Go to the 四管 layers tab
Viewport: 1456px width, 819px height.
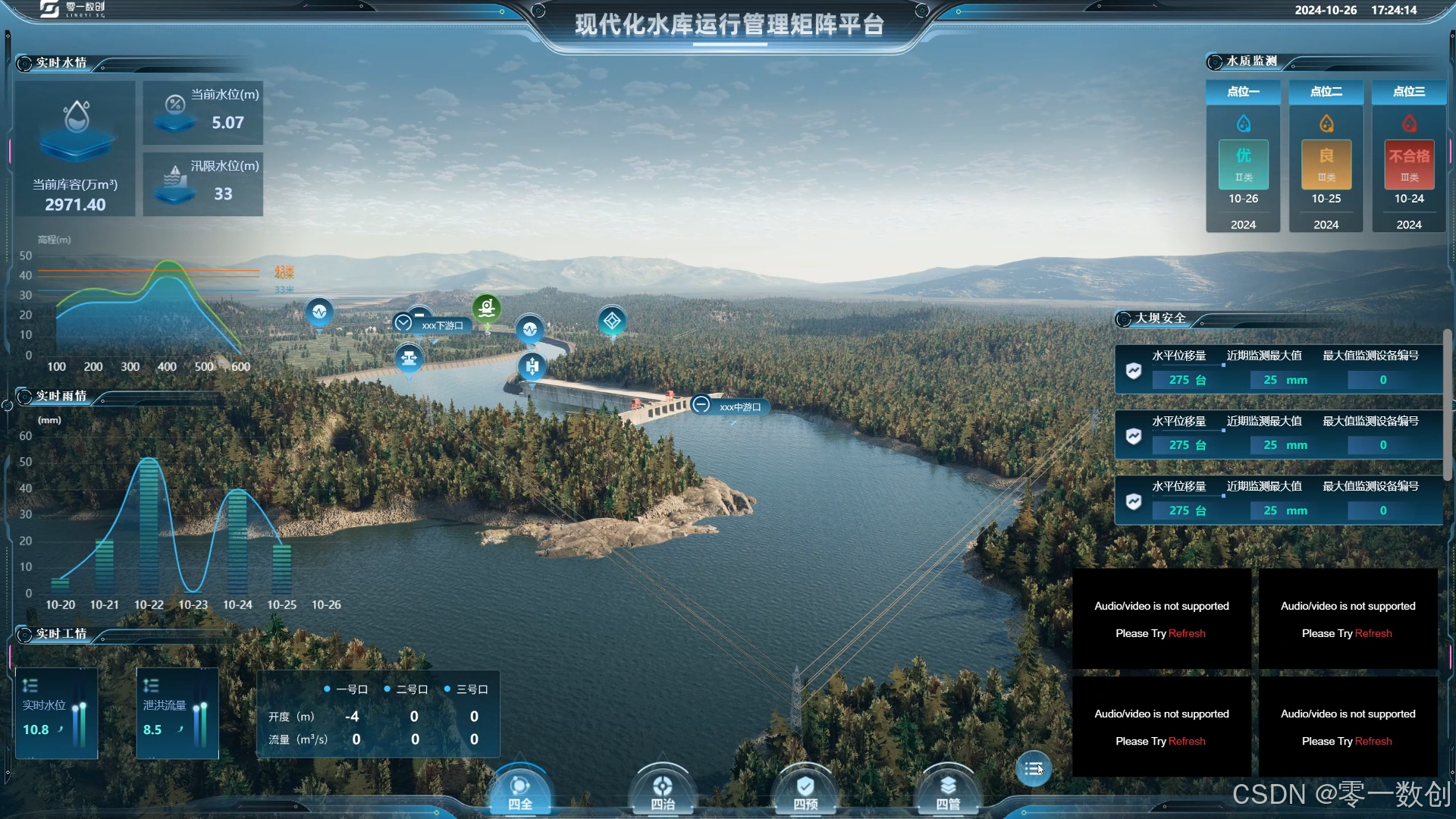948,792
